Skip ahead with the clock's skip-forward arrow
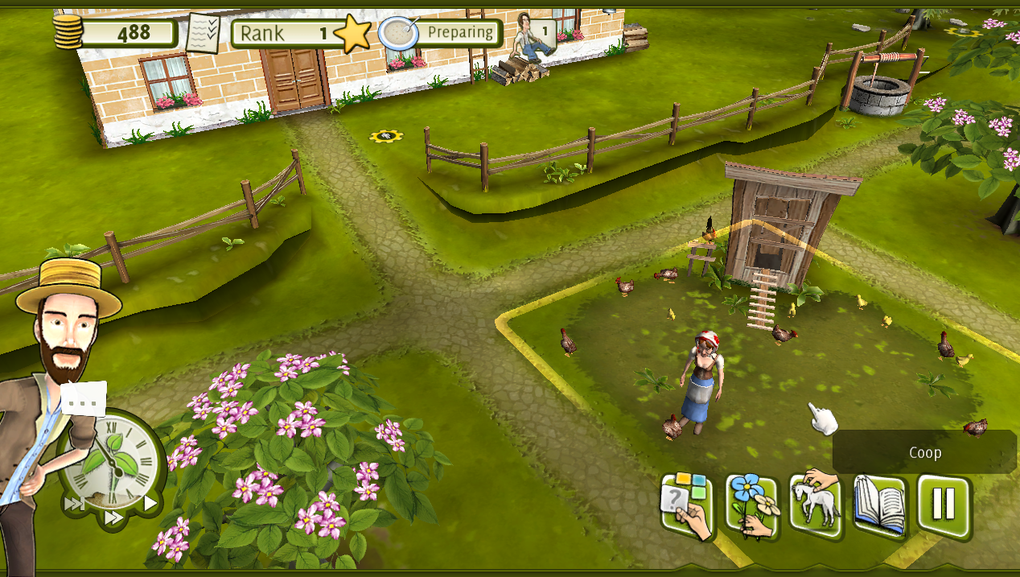This screenshot has height=577, width=1020. point(76,504)
